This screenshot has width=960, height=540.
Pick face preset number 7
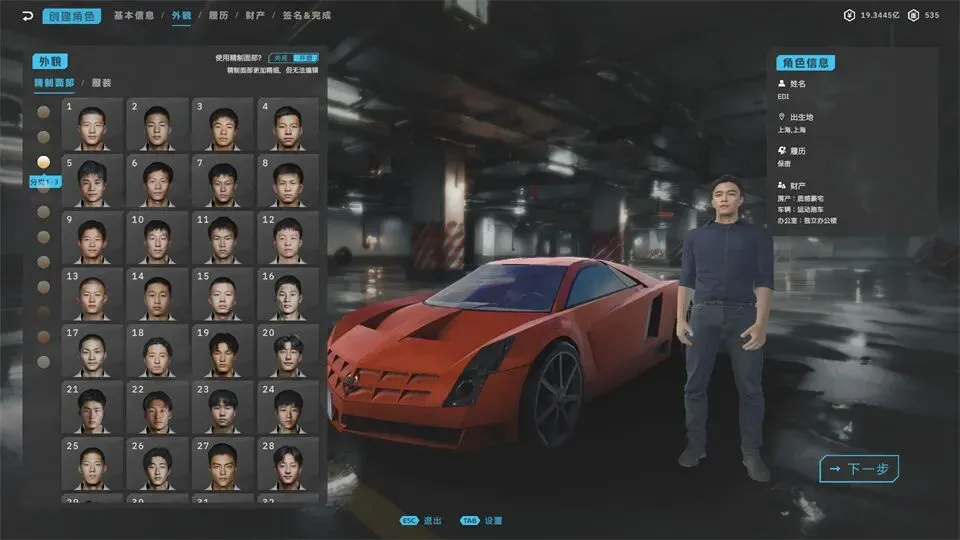click(223, 181)
